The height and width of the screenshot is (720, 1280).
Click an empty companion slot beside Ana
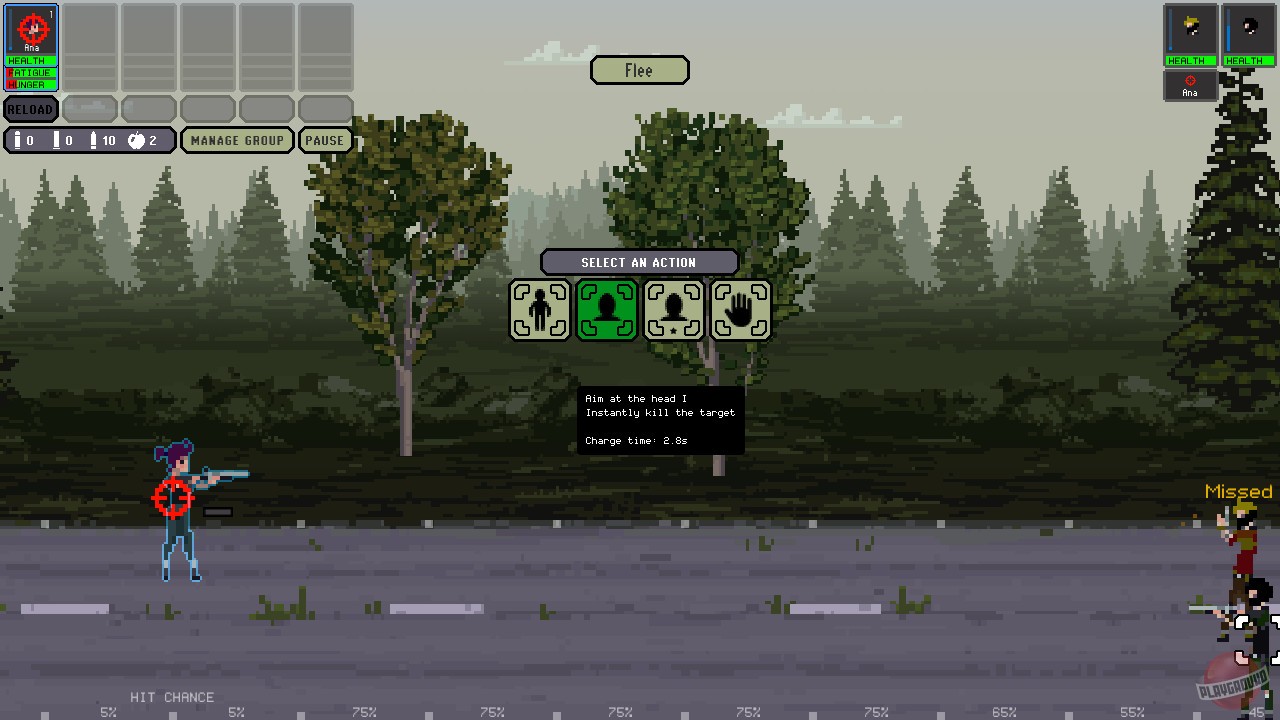click(x=90, y=47)
